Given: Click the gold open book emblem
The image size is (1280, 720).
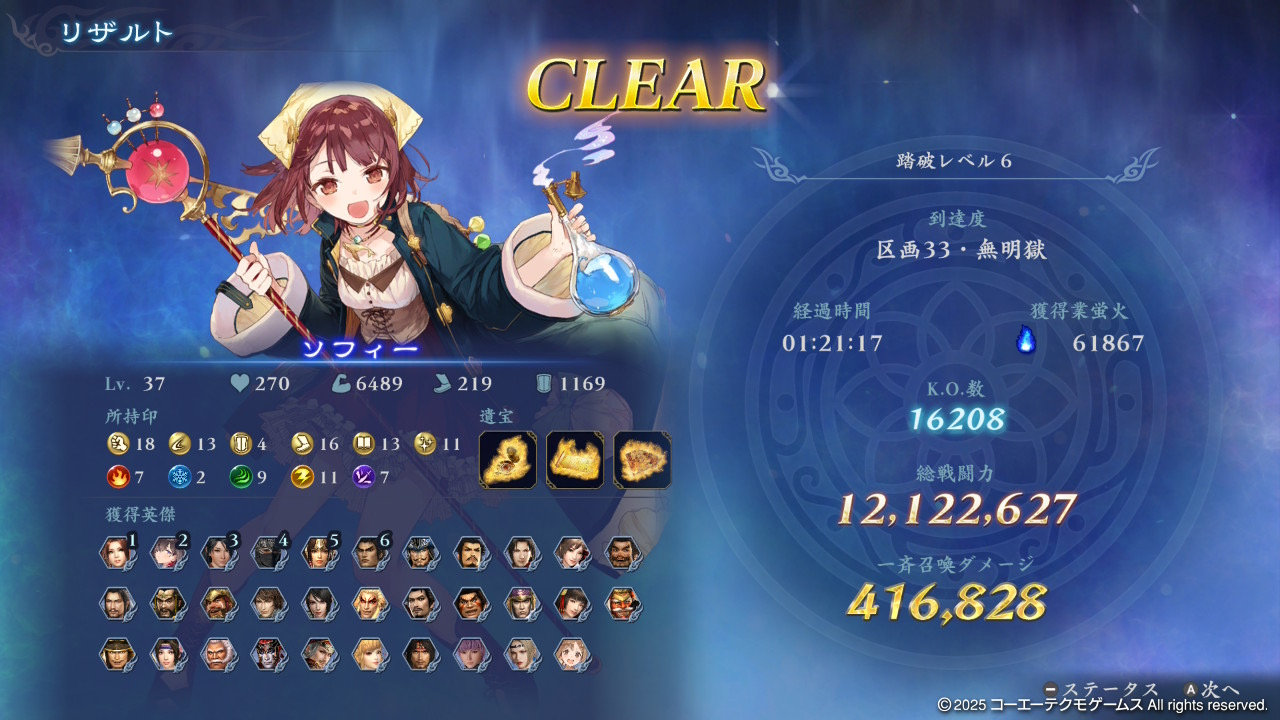Looking at the screenshot, I should (364, 444).
